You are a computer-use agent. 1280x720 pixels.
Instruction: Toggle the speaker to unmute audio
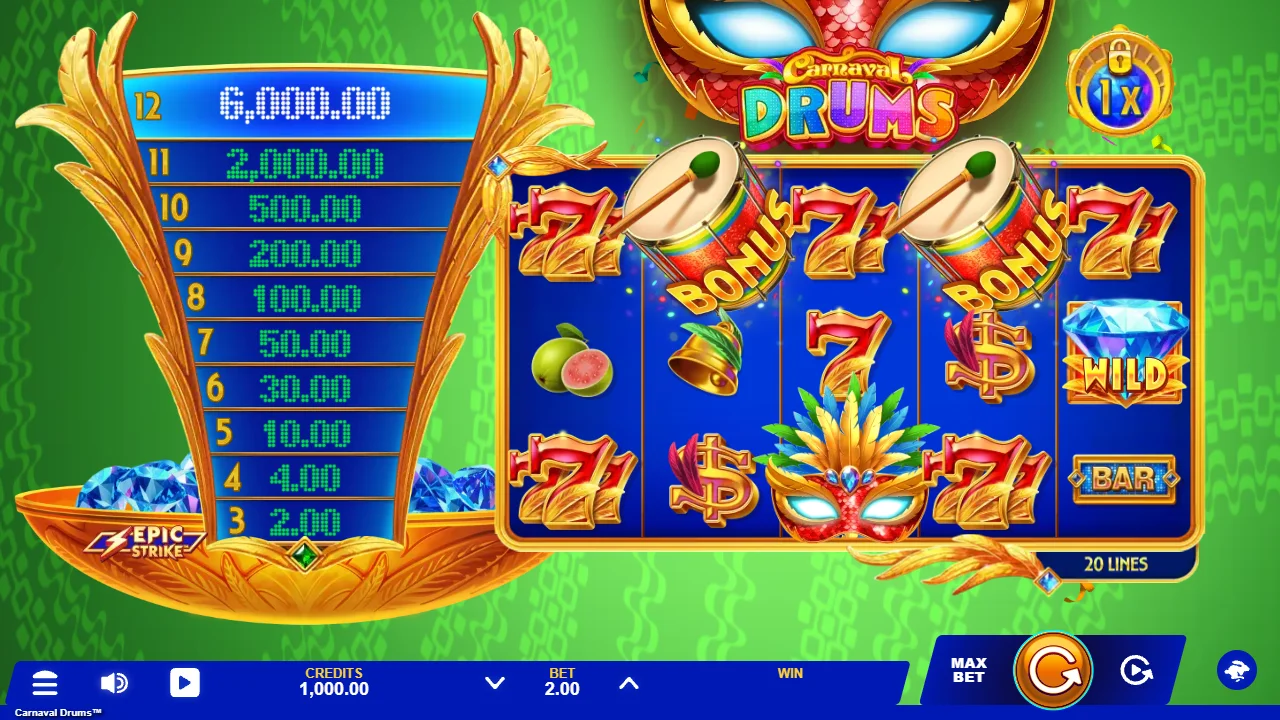[114, 684]
